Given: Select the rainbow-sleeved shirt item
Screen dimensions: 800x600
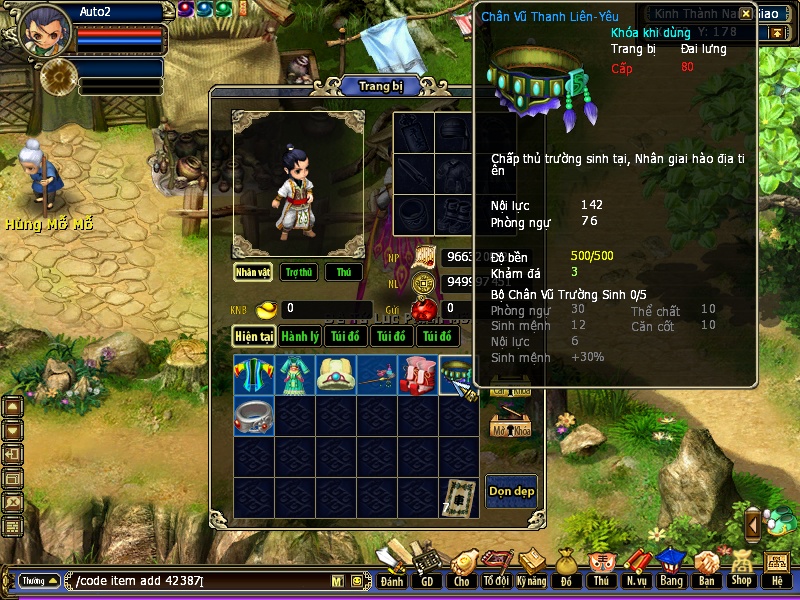Looking at the screenshot, I should (254, 375).
